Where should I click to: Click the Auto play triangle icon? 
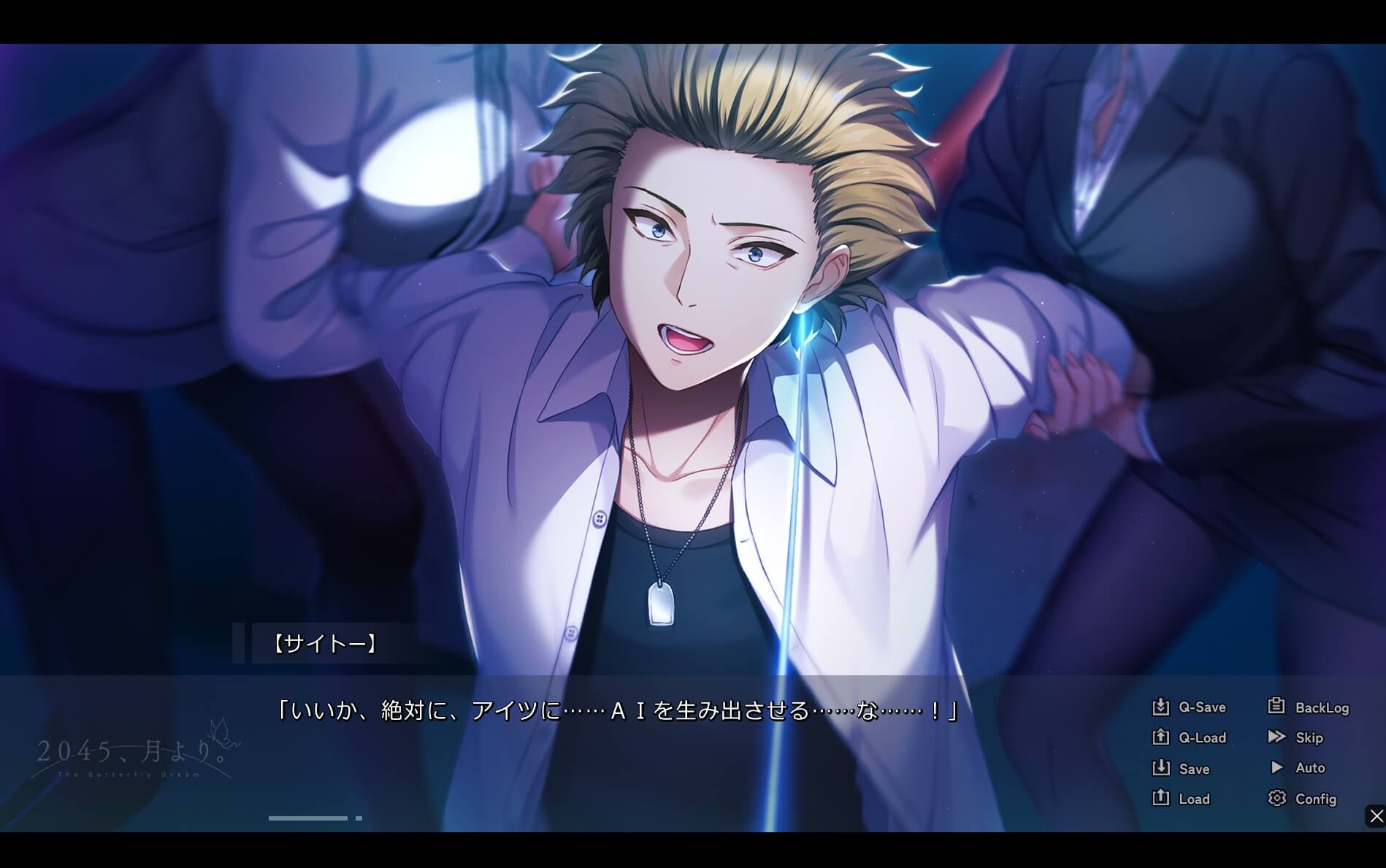tap(1277, 768)
